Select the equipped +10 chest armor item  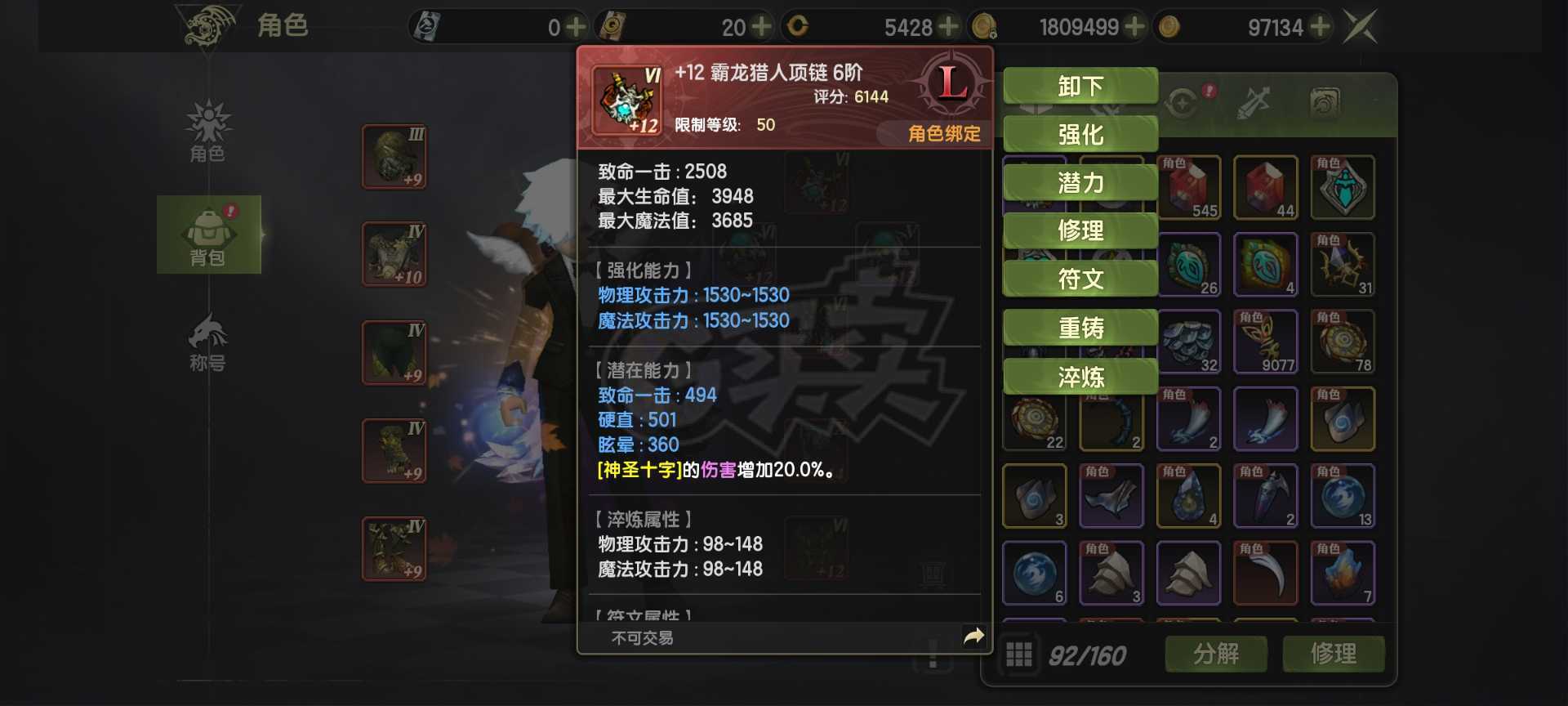394,255
